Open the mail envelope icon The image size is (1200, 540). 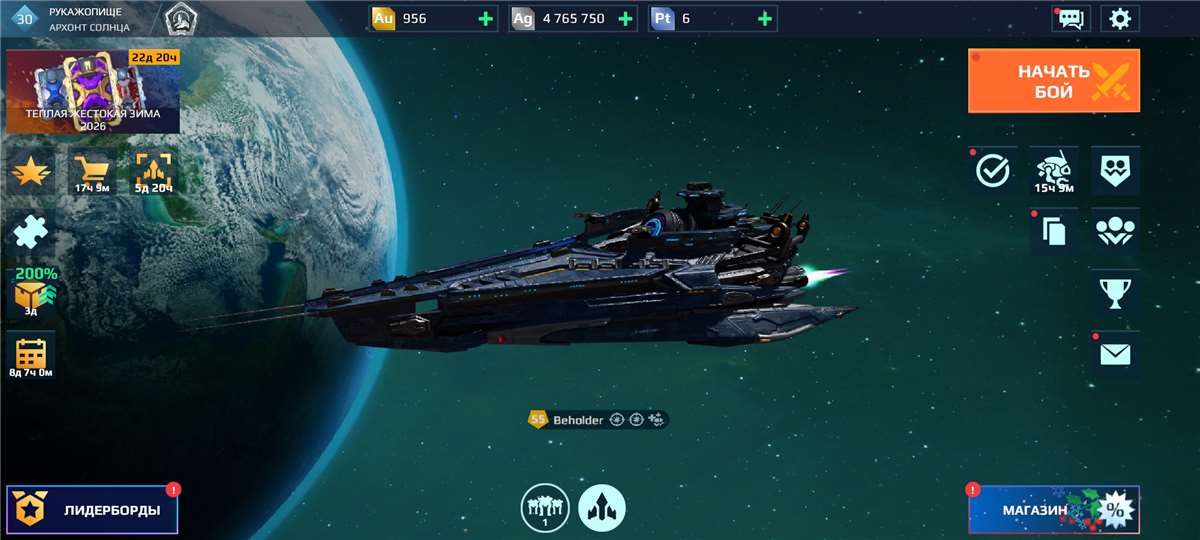pos(1115,354)
